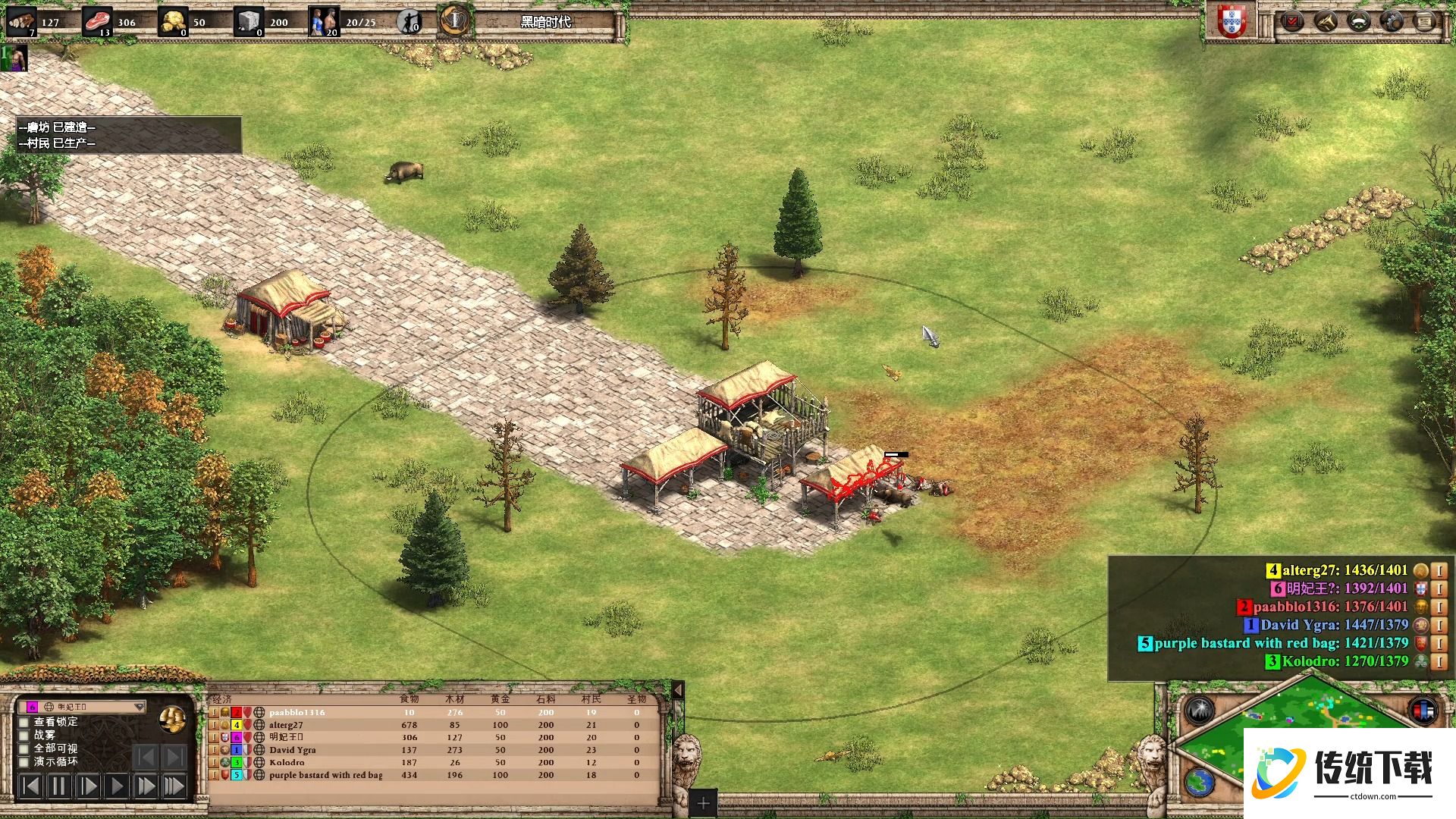
Task: Click the globe button beside the minimap
Action: click(1200, 782)
